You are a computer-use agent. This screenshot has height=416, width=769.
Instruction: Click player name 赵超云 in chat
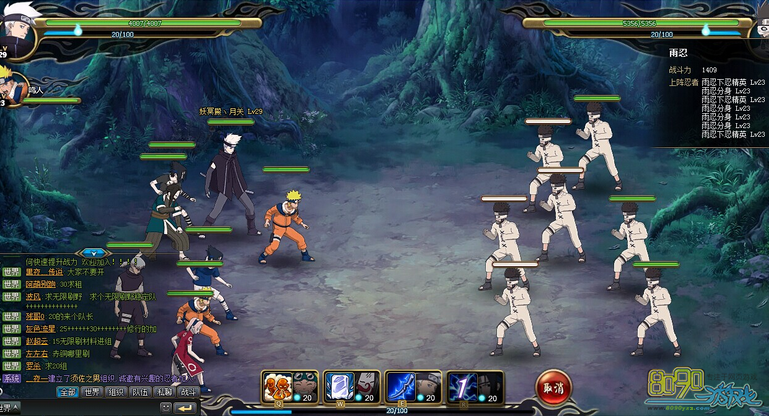coord(37,341)
